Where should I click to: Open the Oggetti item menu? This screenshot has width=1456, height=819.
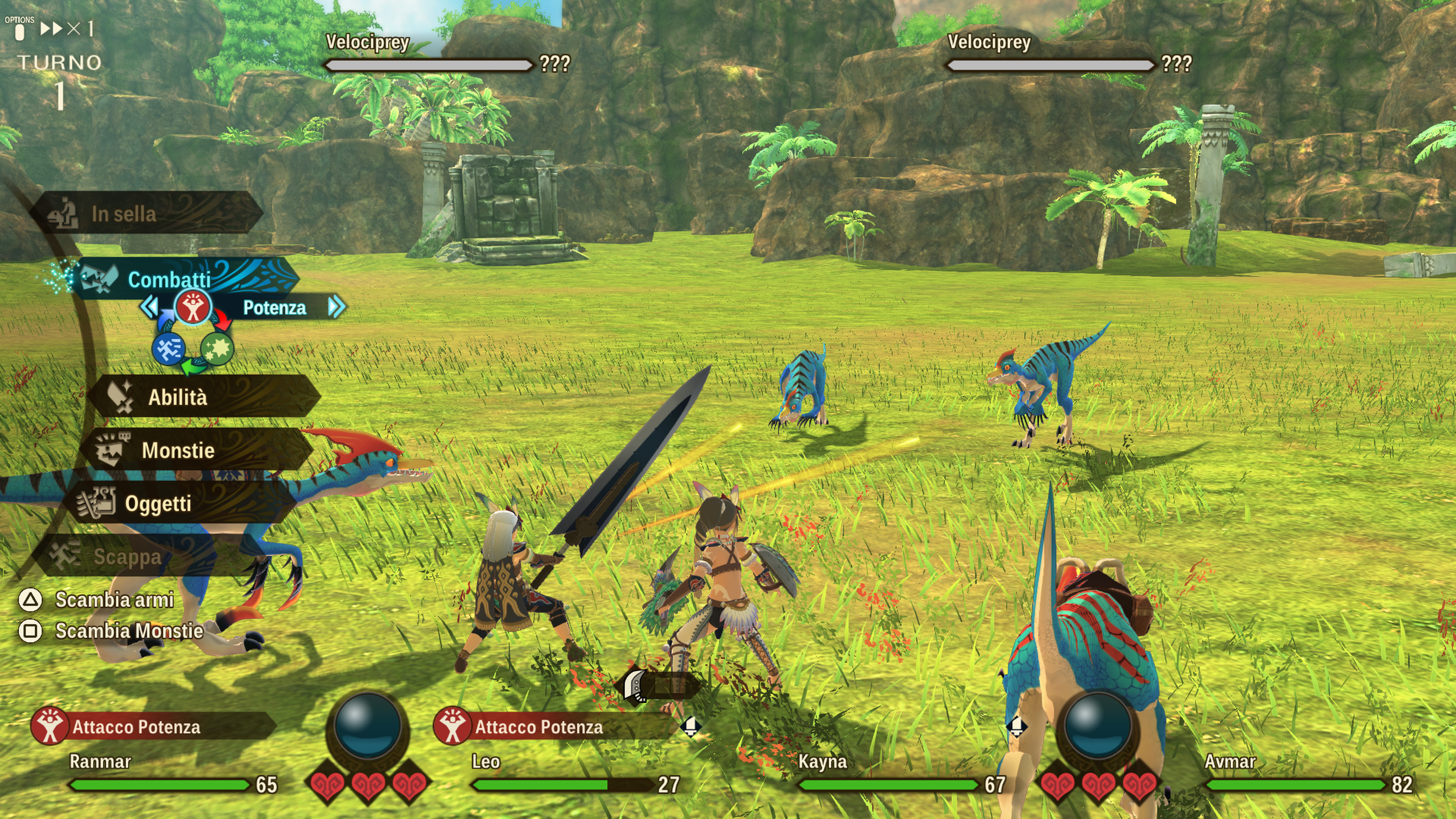tap(158, 503)
